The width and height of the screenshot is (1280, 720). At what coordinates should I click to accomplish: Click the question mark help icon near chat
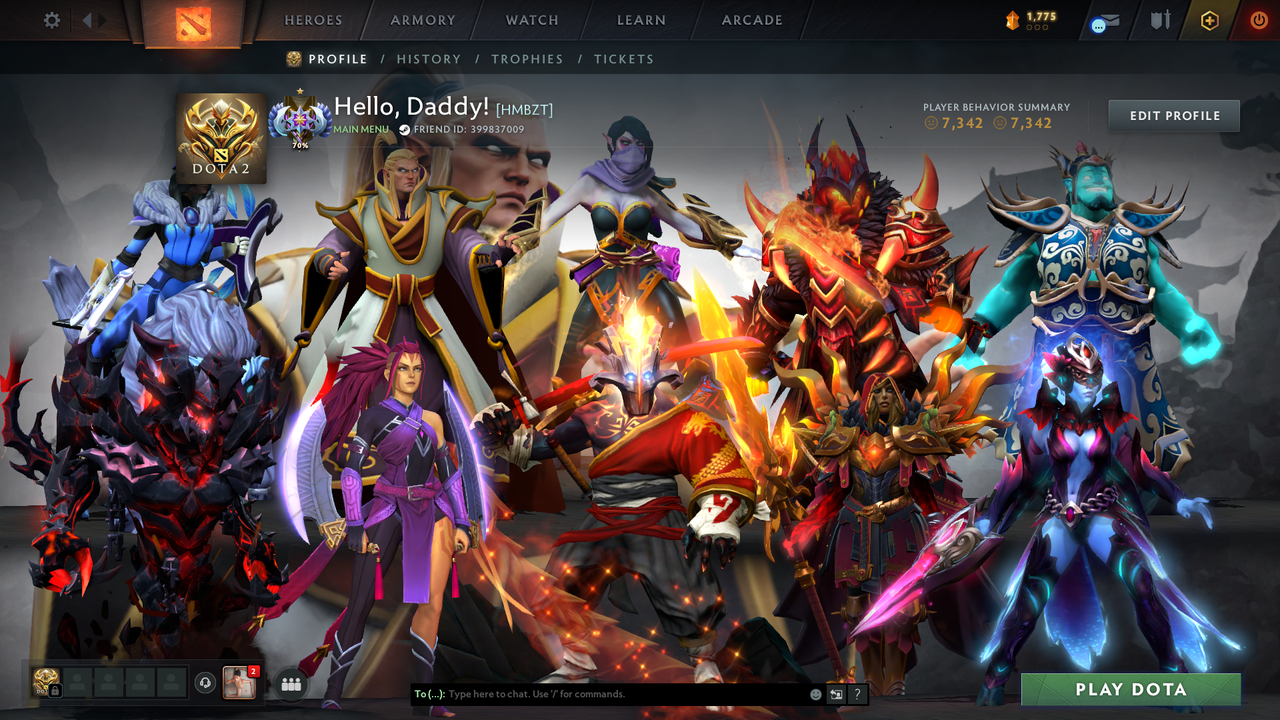(857, 693)
